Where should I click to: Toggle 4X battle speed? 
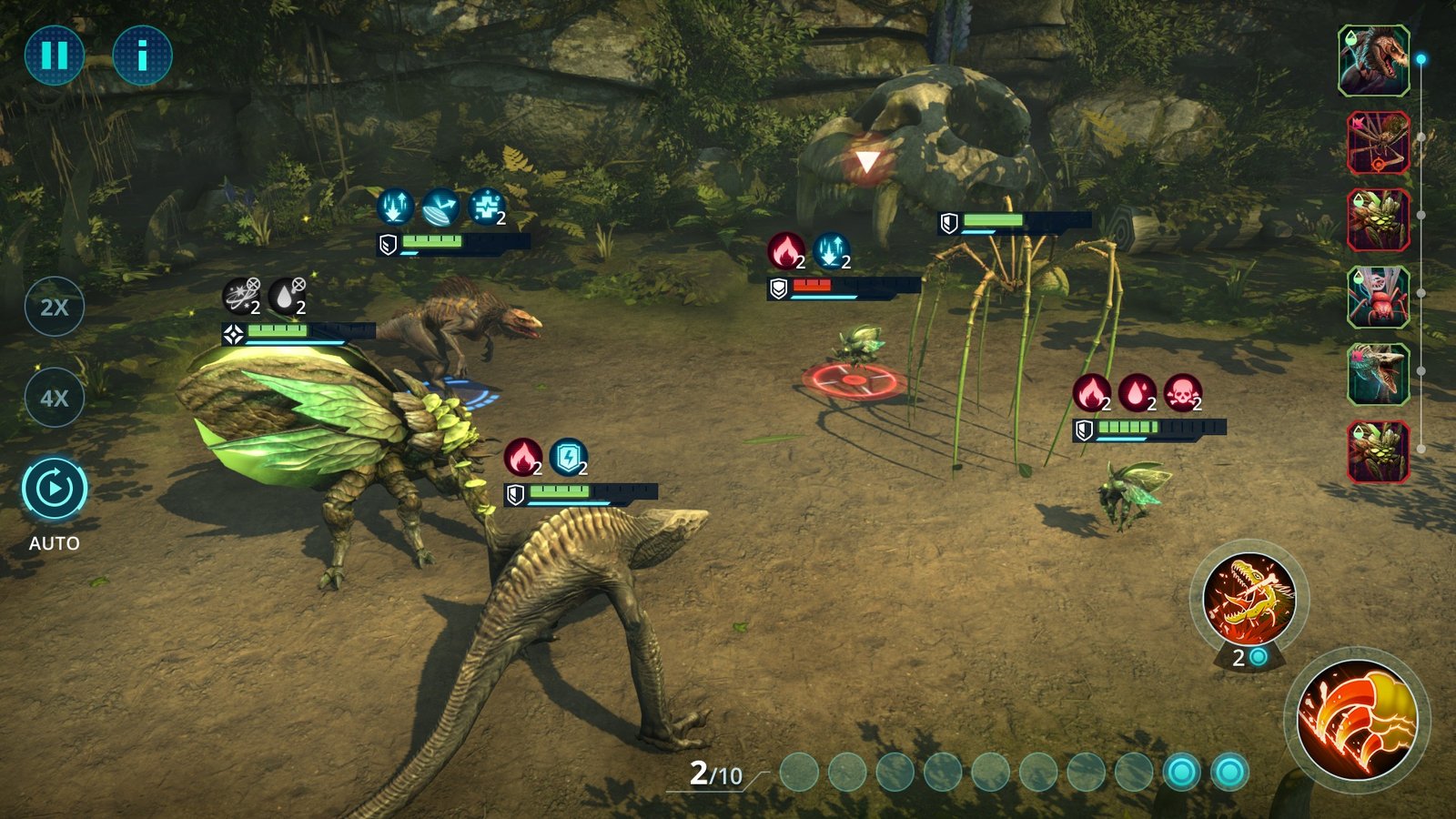pos(54,396)
